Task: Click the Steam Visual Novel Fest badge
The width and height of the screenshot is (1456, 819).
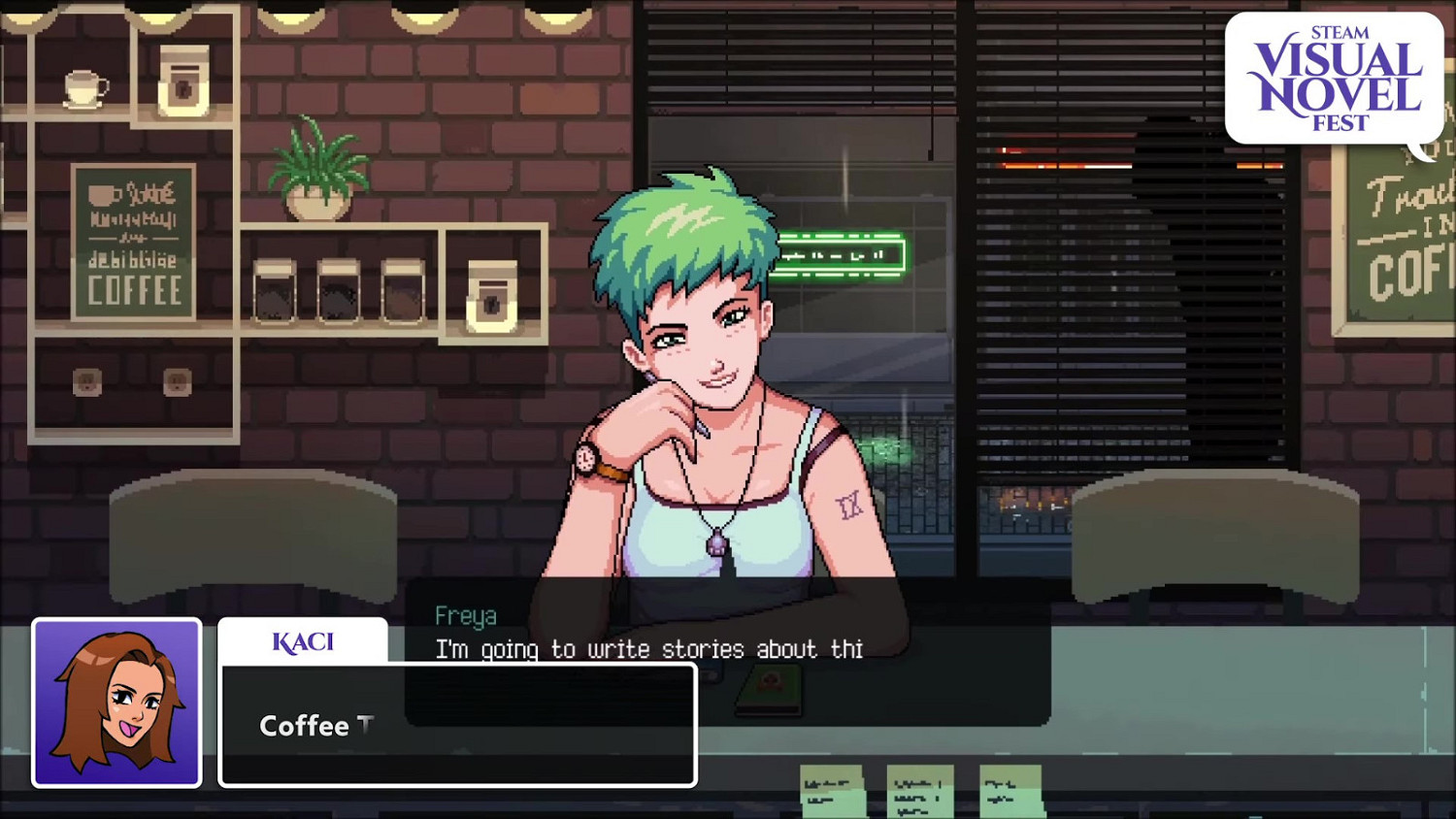Action: [1334, 76]
